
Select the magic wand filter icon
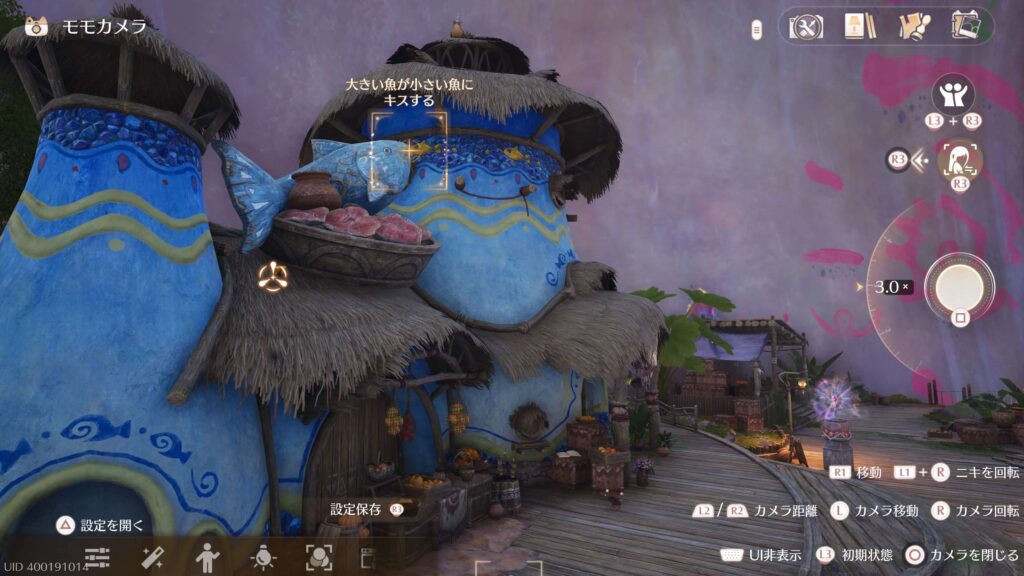(152, 558)
